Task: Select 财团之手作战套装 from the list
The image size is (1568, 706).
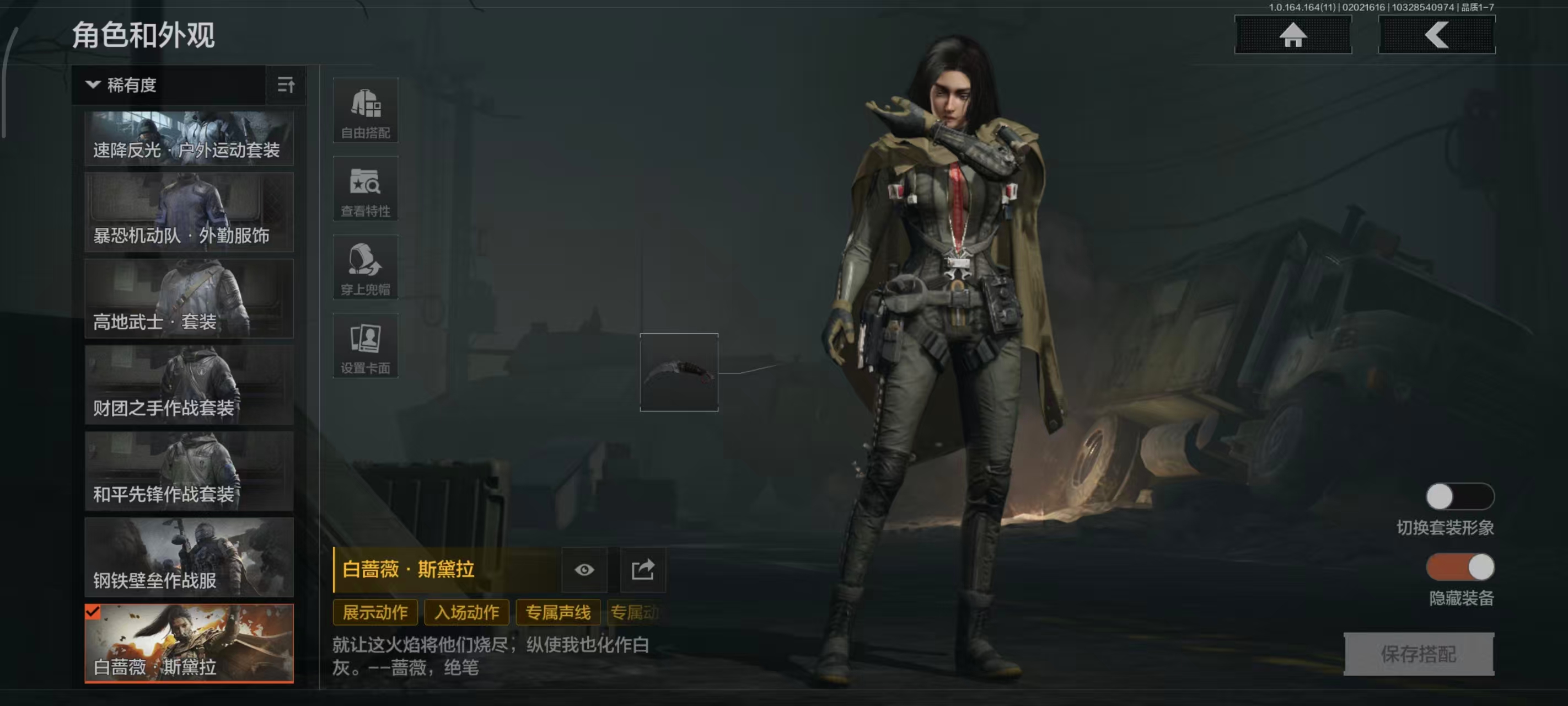Action: point(189,385)
